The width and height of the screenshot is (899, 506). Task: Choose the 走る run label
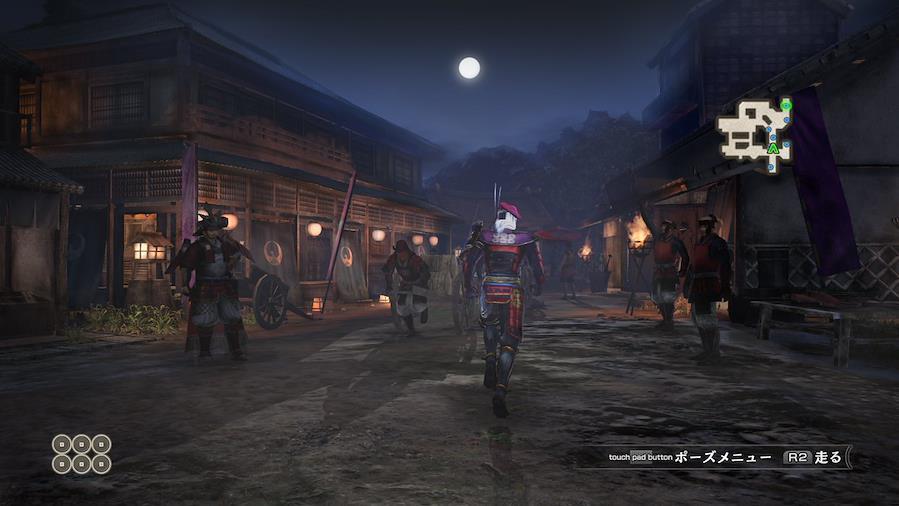click(829, 457)
